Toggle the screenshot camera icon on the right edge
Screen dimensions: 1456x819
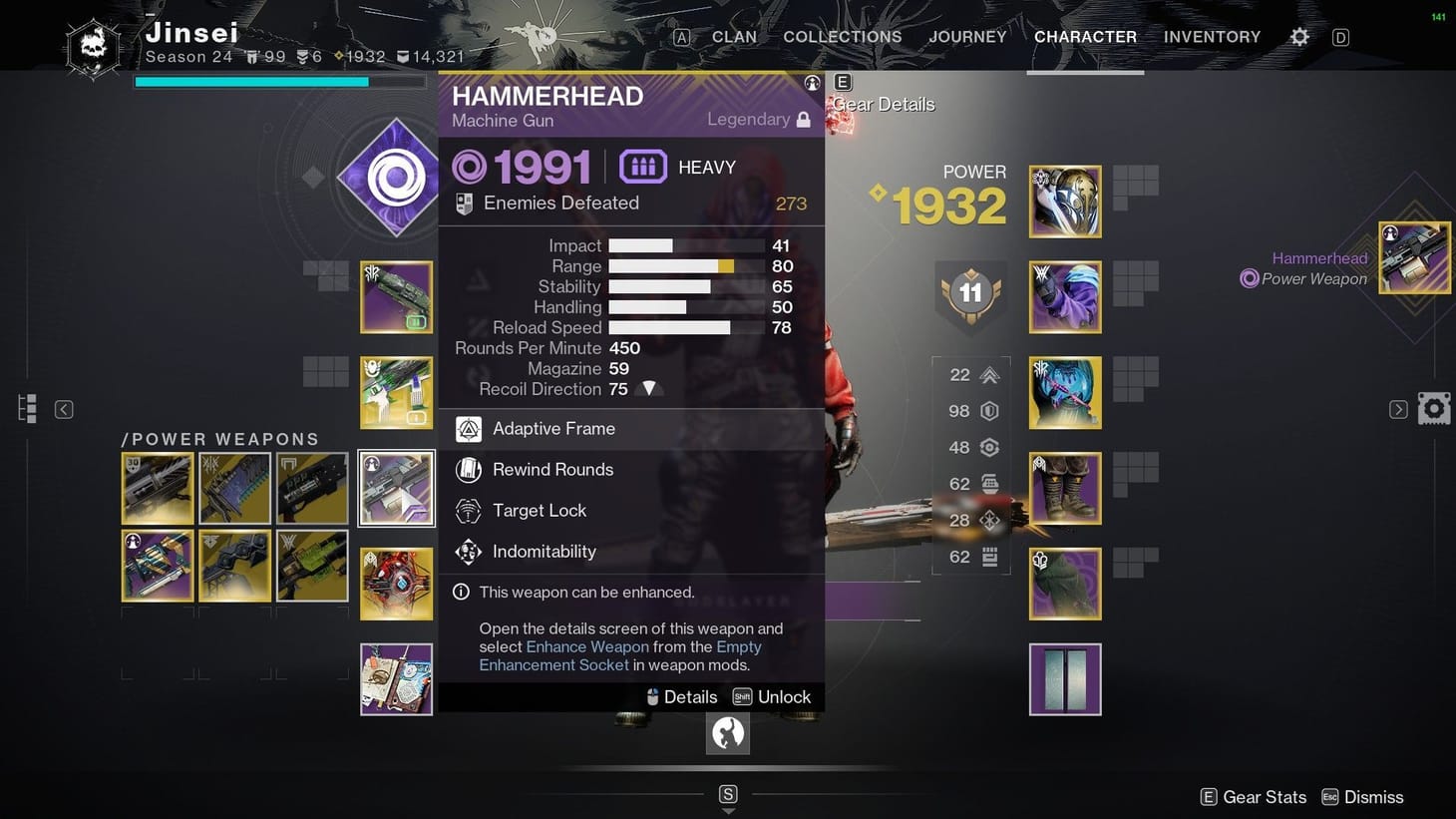pos(1433,407)
